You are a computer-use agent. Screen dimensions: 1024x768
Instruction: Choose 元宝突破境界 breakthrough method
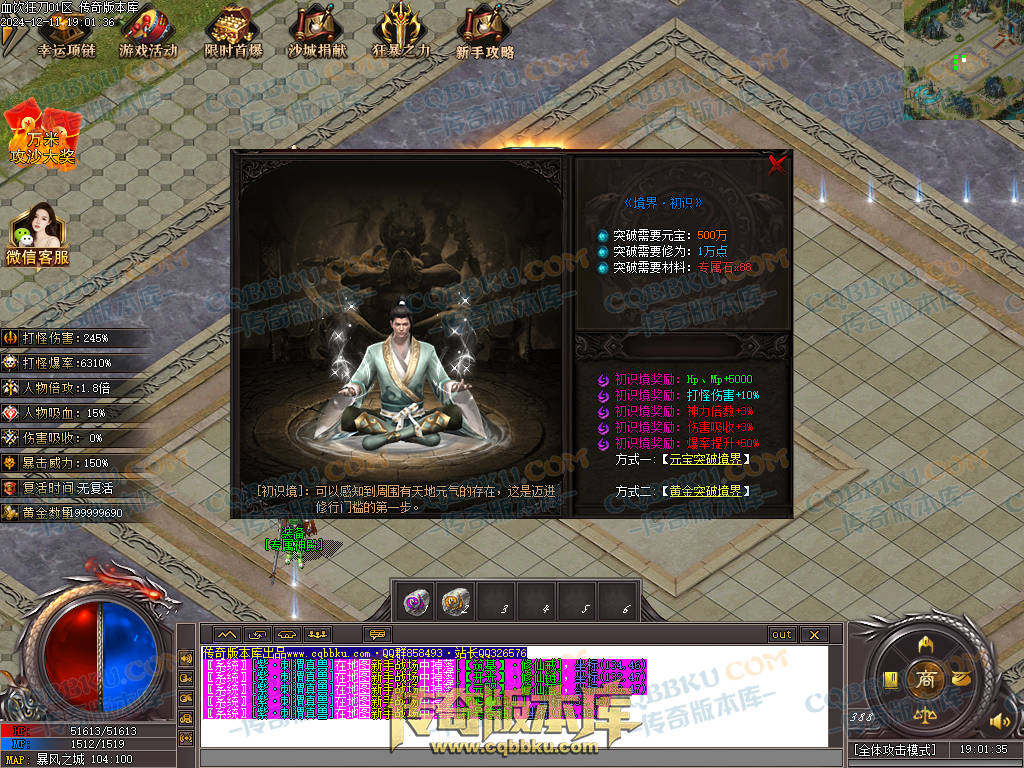pos(705,459)
